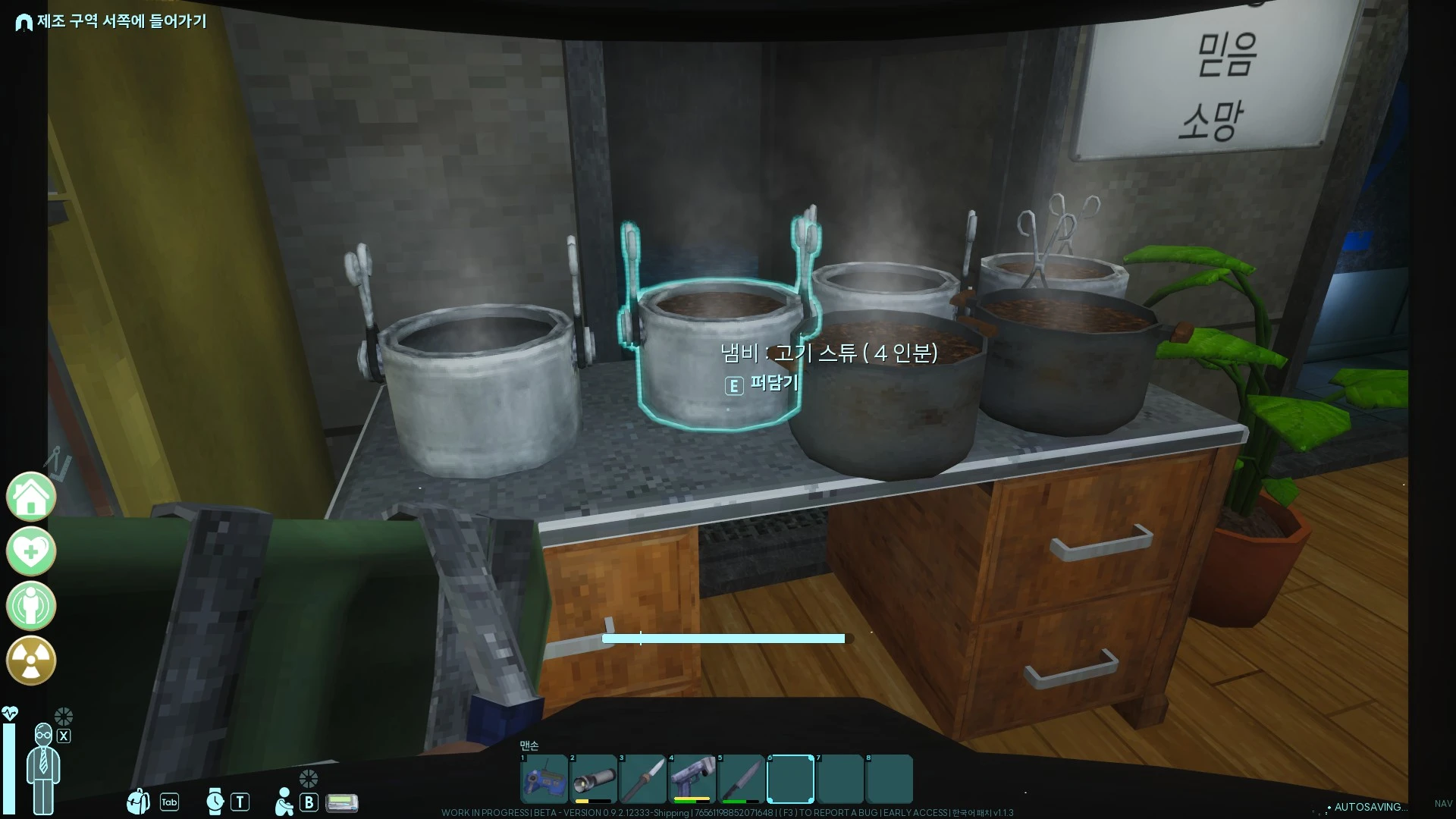Open the heart health status icon
The height and width of the screenshot is (819, 1456).
pos(31,551)
